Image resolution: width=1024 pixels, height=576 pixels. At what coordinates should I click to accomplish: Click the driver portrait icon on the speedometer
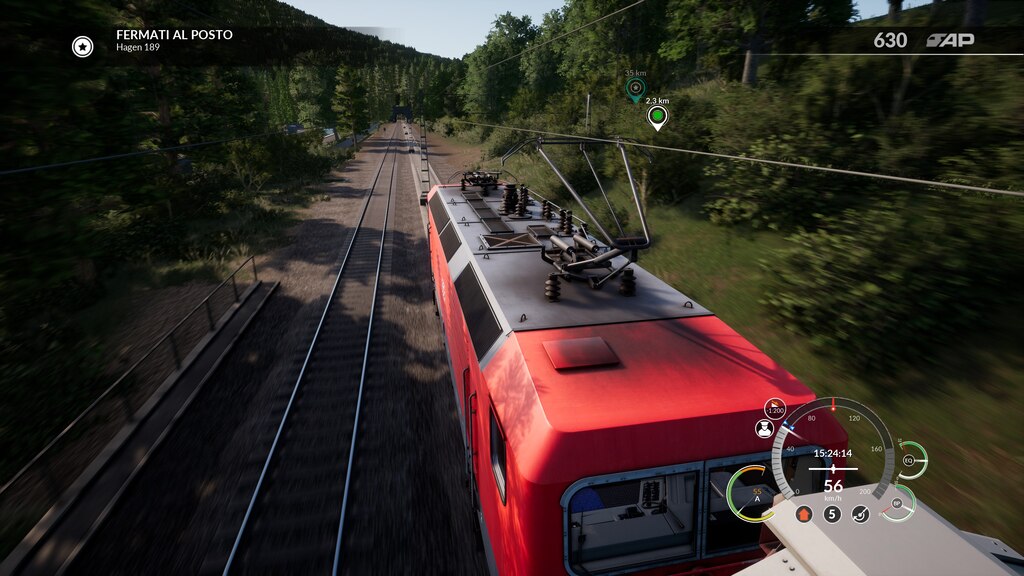(x=765, y=429)
